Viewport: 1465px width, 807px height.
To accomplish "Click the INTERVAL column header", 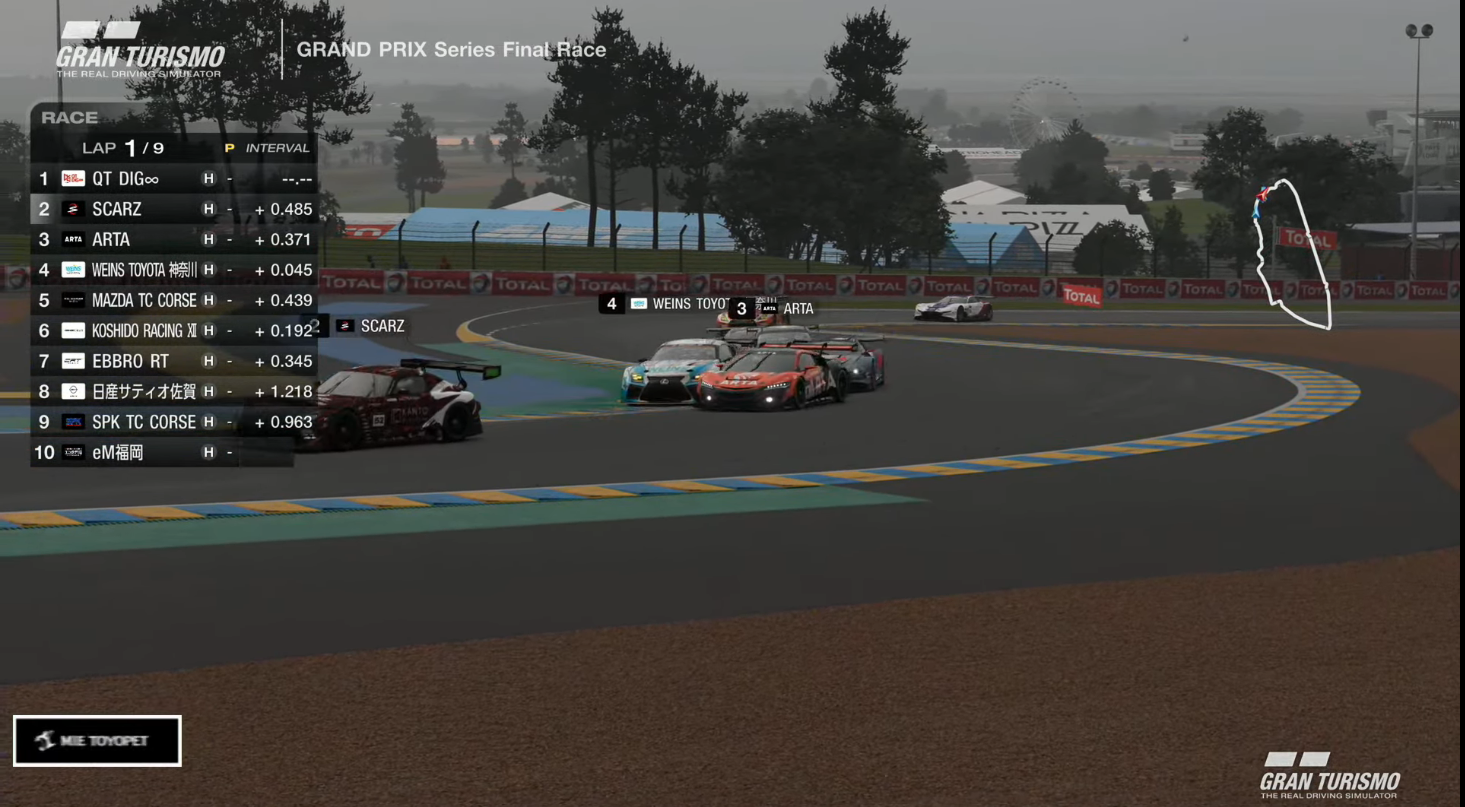I will coord(277,148).
